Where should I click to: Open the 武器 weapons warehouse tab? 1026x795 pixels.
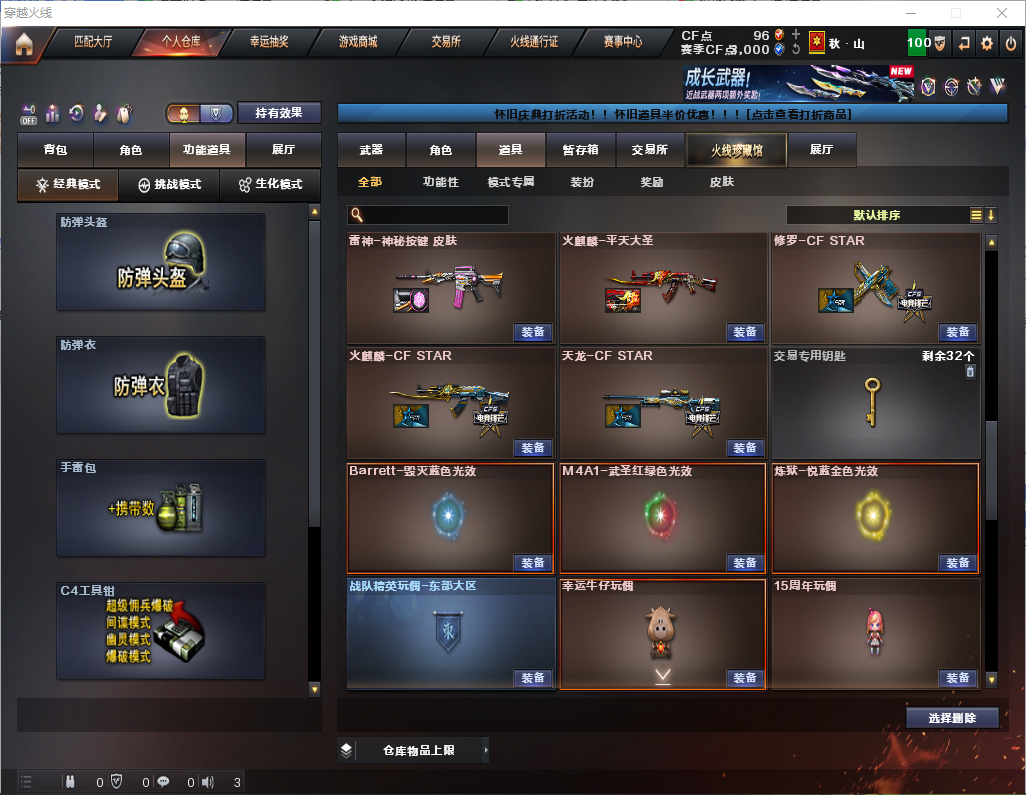[x=371, y=150]
